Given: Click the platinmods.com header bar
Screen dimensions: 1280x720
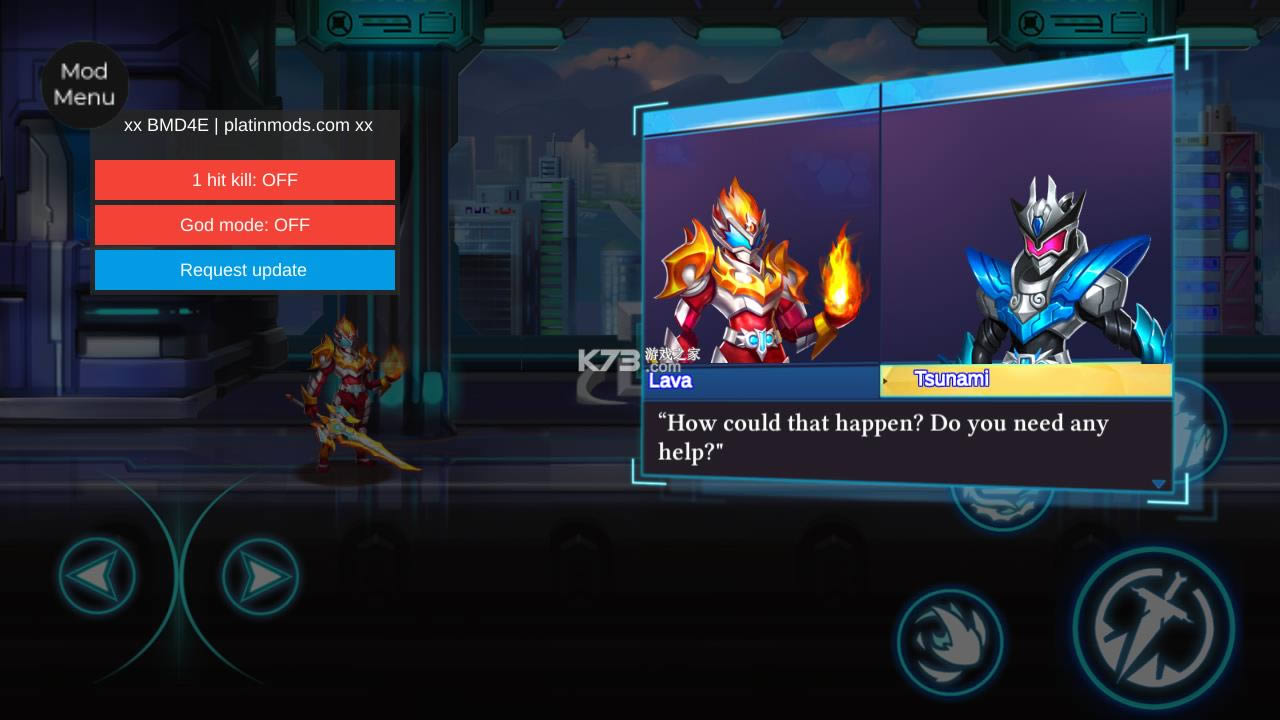Looking at the screenshot, I should [244, 125].
